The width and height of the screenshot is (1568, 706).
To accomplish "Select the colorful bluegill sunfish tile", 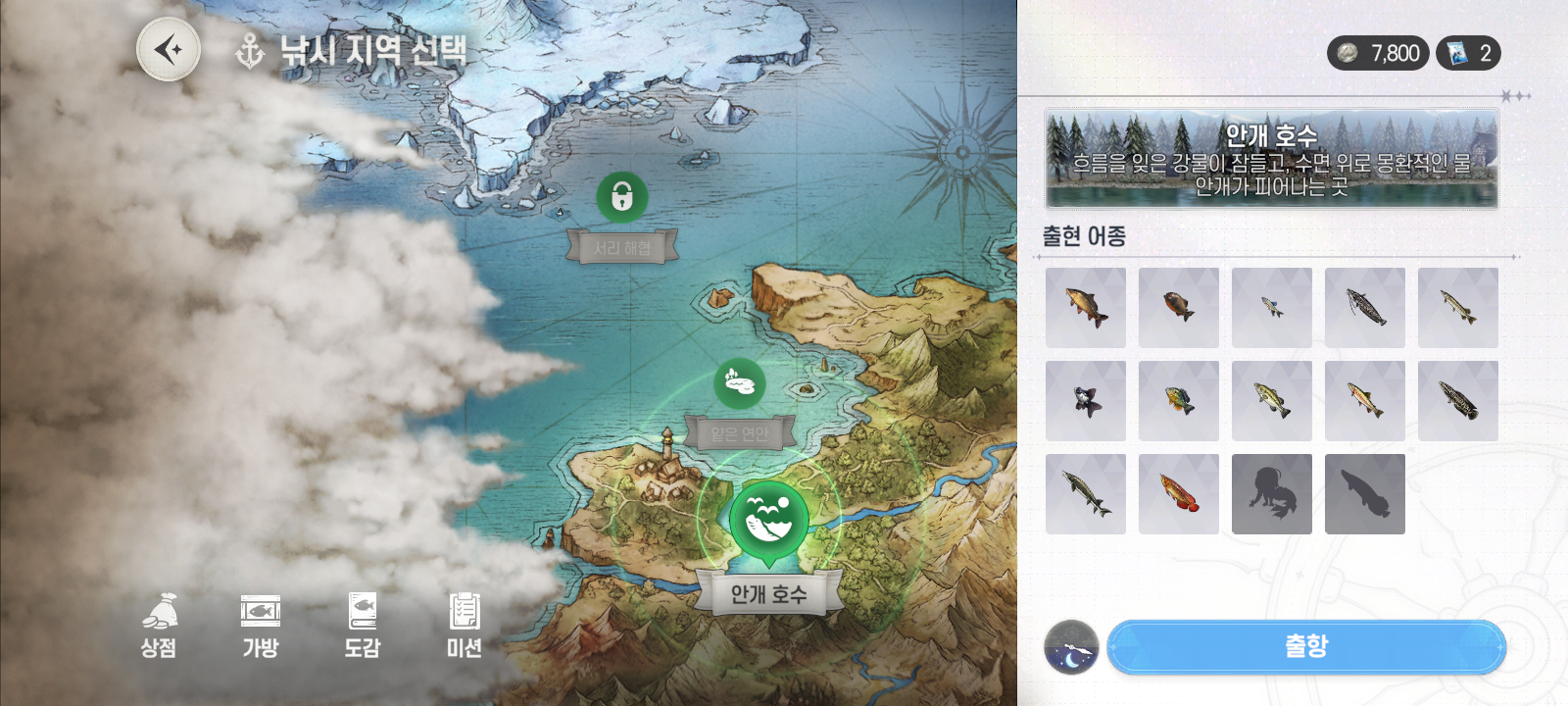I will click(x=1179, y=401).
